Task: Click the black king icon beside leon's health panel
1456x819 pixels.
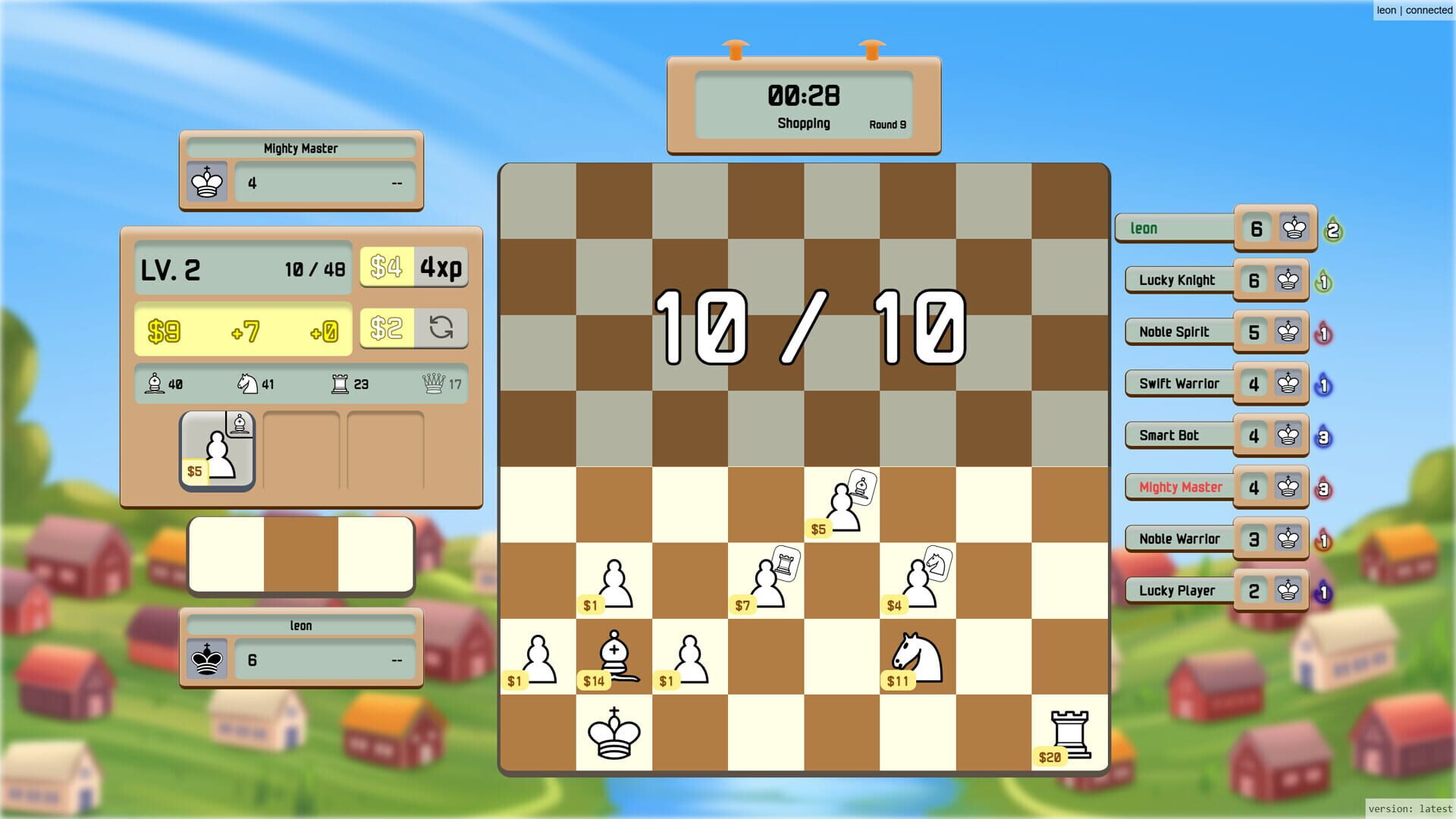Action: (x=206, y=659)
